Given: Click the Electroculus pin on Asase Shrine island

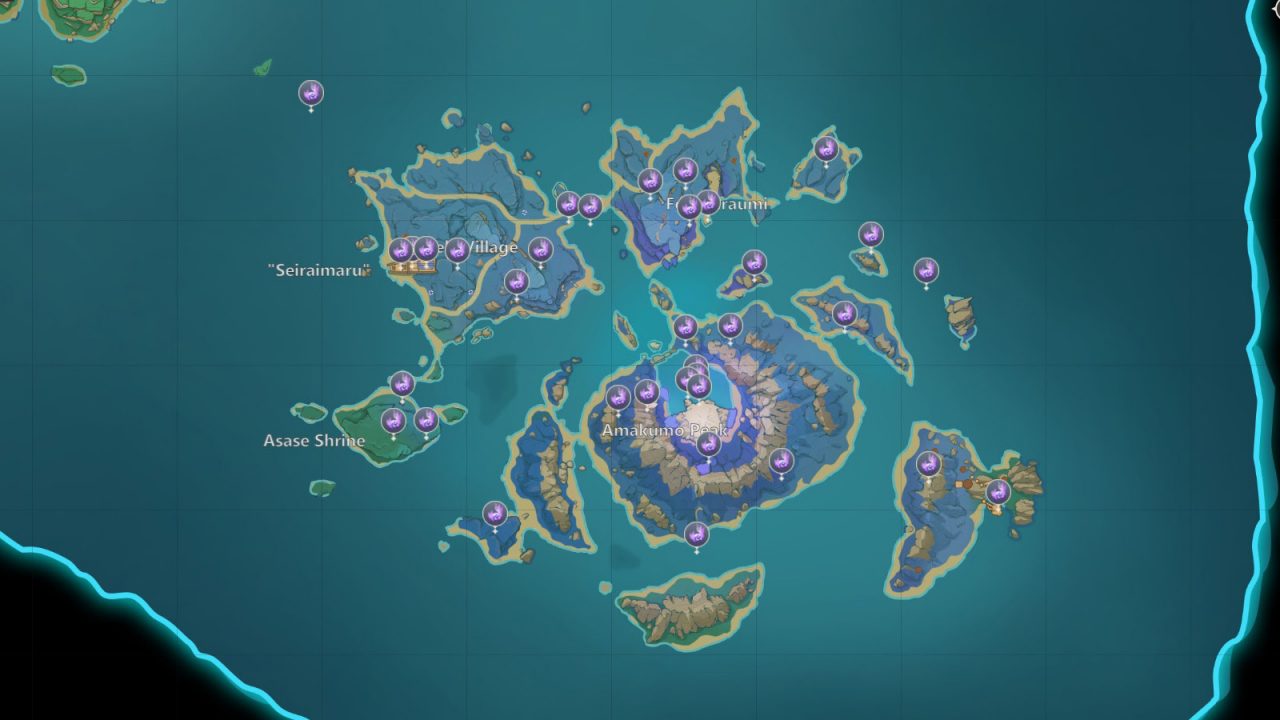Looking at the screenshot, I should tap(396, 421).
